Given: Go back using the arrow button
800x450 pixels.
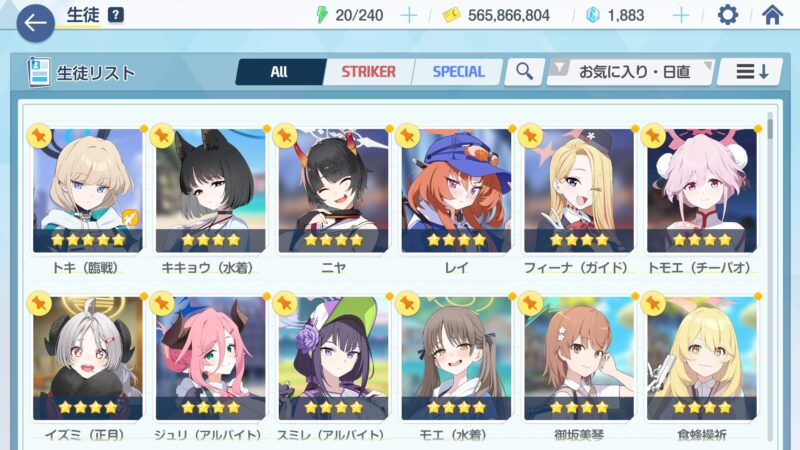Looking at the screenshot, I should tap(35, 22).
